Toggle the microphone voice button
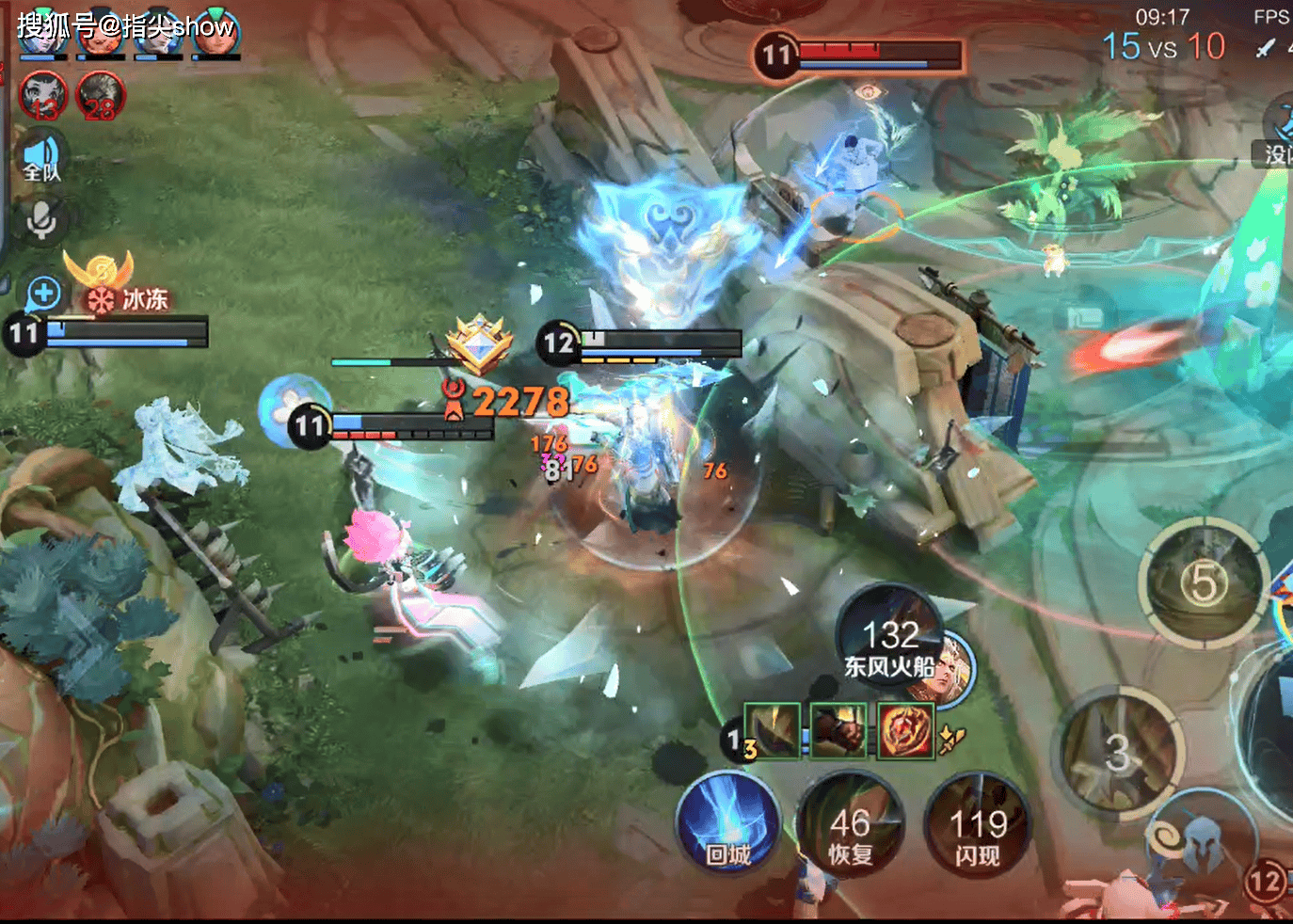The image size is (1293, 924). pyautogui.click(x=41, y=221)
